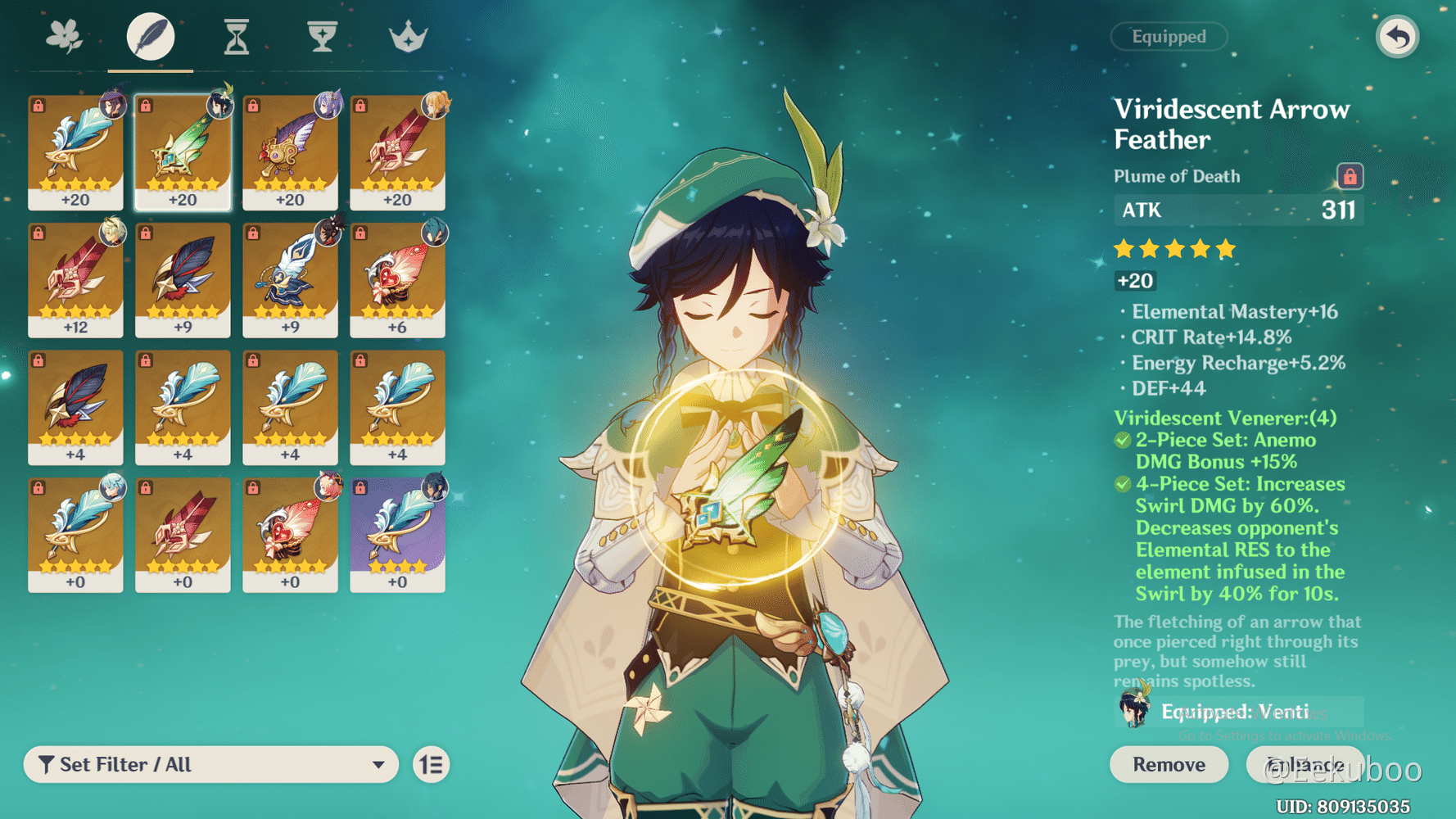Expand the 2-Piece Set bonus checkmark entry
Viewport: 1456px width, 819px height.
(x=1123, y=440)
